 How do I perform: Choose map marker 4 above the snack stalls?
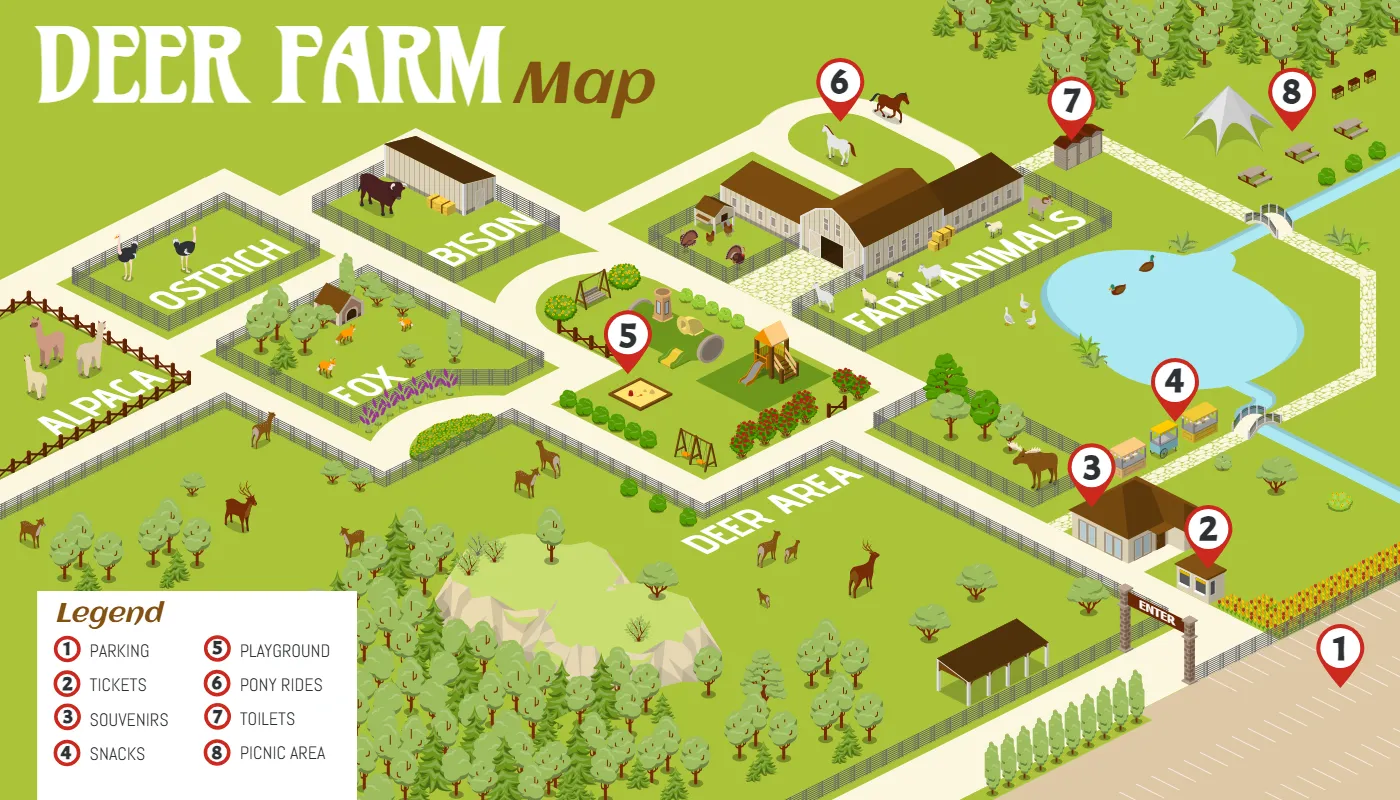point(1174,382)
